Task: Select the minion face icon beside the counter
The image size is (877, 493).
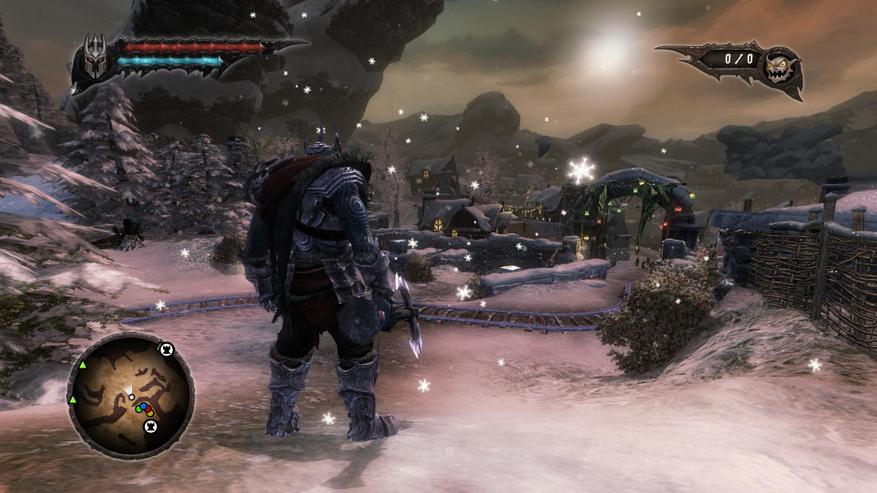Action: click(x=778, y=68)
